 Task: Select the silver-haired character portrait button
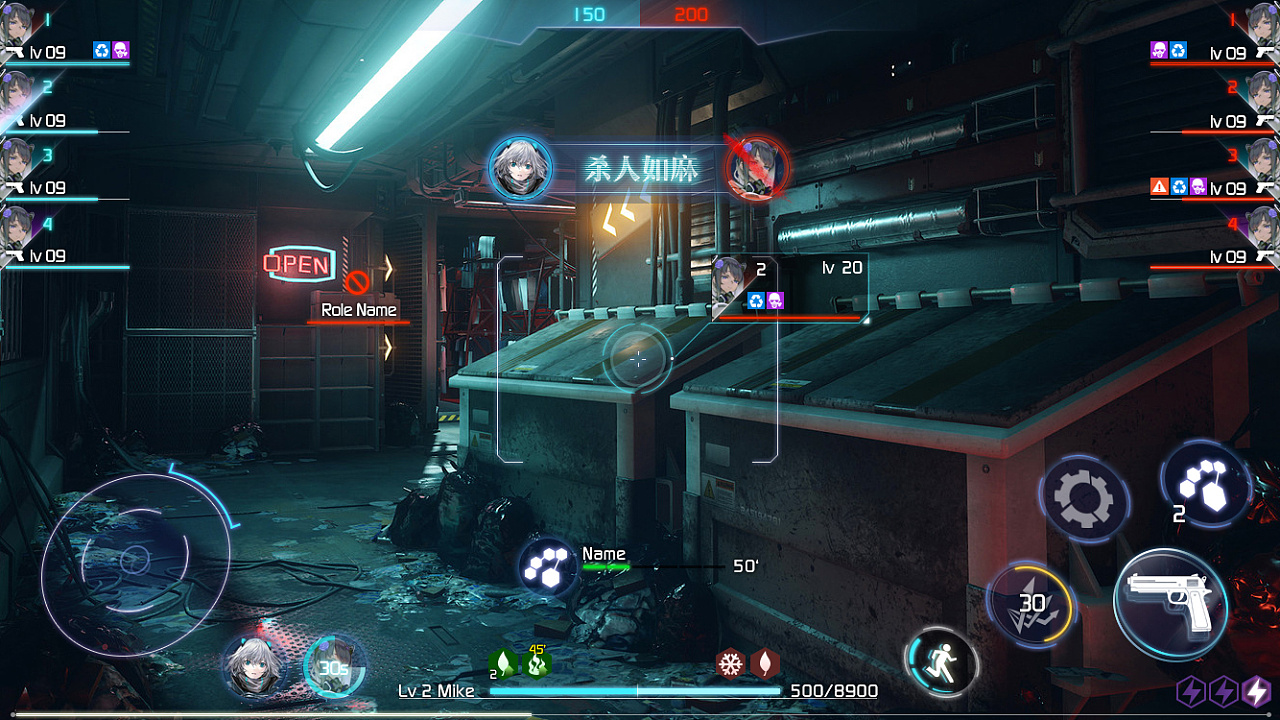(251, 666)
